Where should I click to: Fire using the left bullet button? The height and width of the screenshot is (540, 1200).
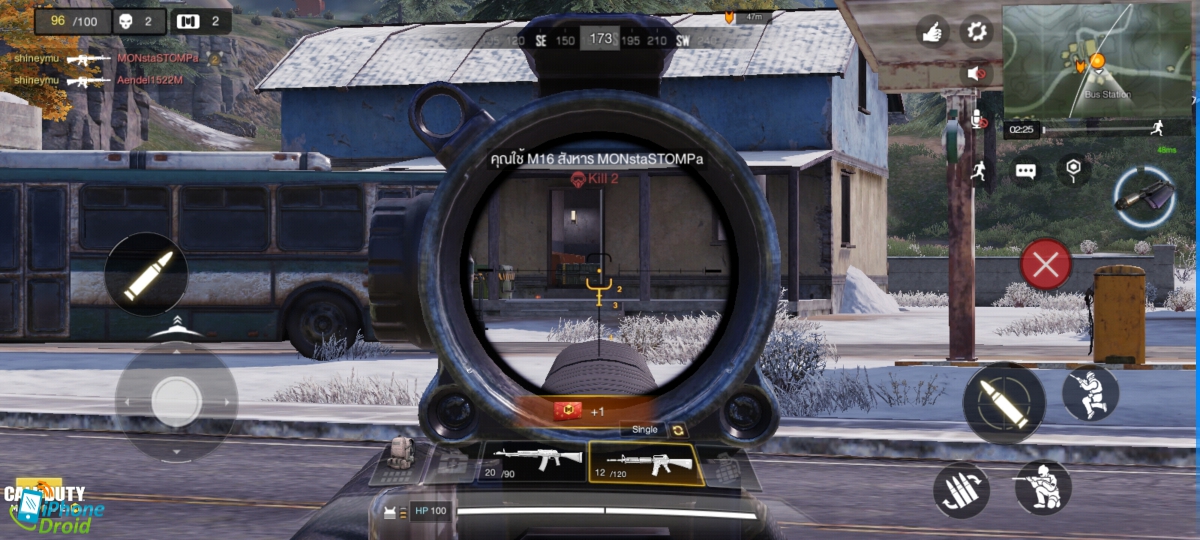pyautogui.click(x=146, y=275)
